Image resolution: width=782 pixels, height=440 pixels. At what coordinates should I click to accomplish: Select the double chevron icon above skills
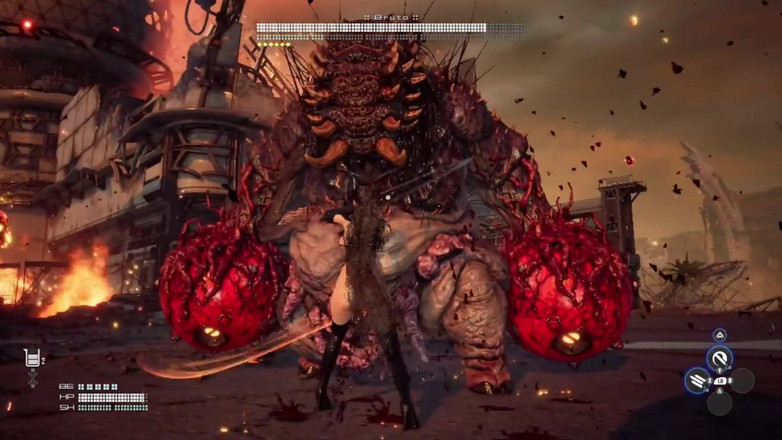[x=719, y=335]
